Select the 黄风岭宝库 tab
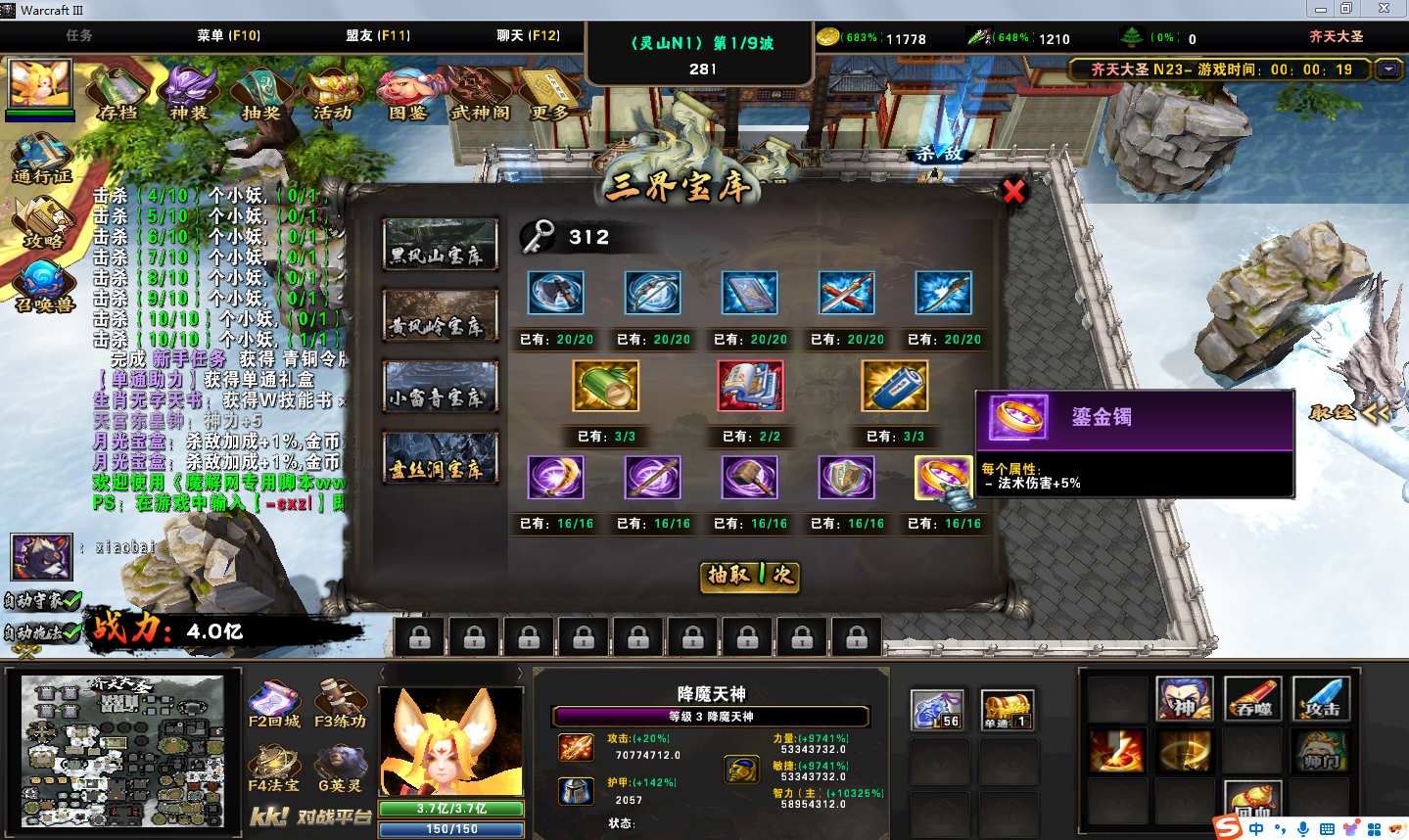 coord(440,315)
